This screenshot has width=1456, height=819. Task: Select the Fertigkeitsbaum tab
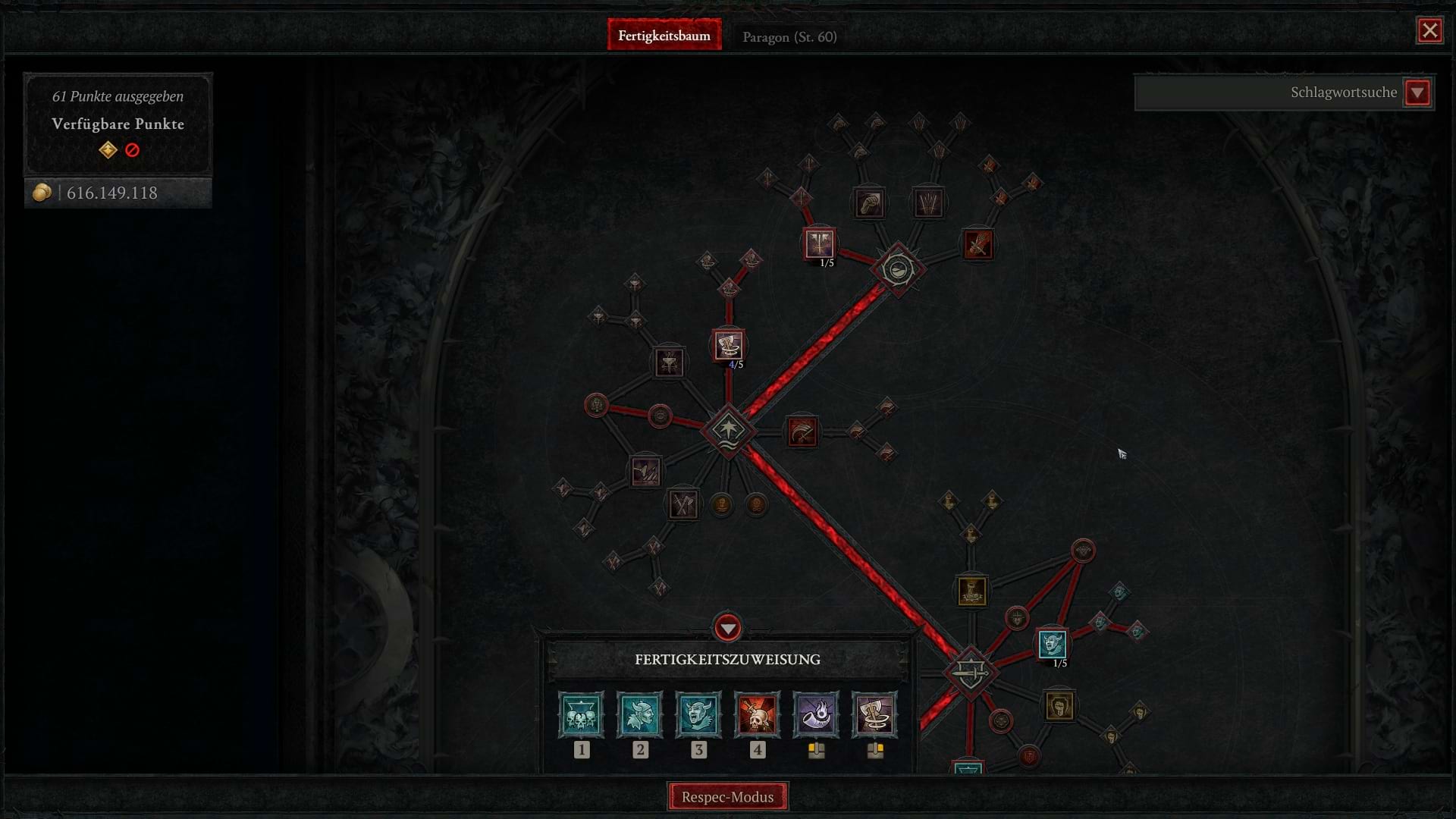point(665,35)
